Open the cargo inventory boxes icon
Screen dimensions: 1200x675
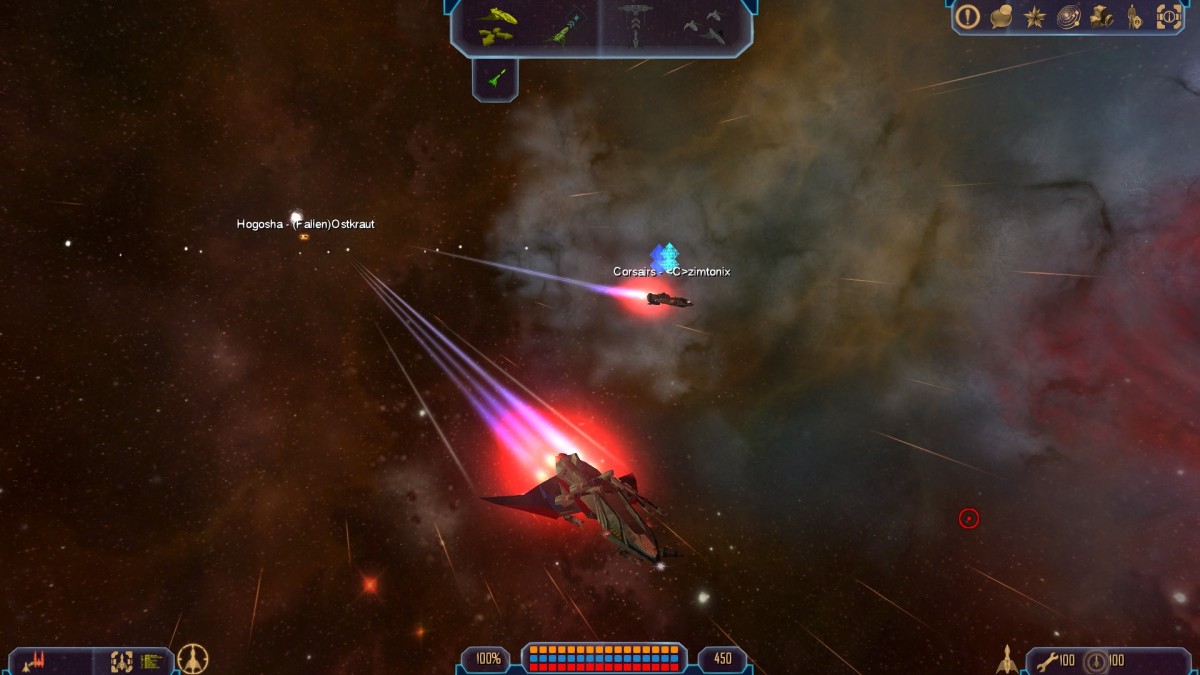tap(1102, 16)
